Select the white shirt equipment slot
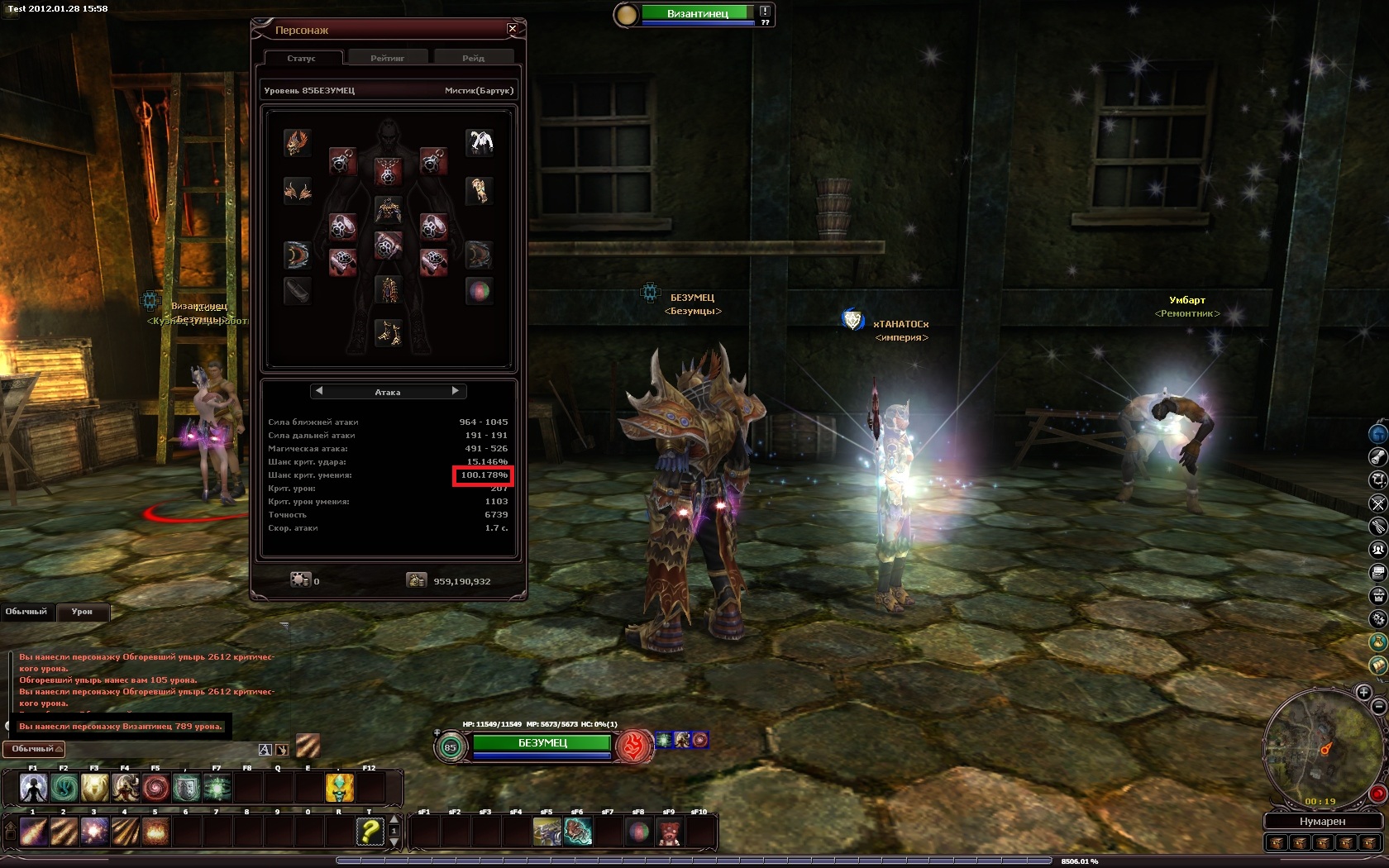Image resolution: width=1389 pixels, height=868 pixels. [480, 142]
